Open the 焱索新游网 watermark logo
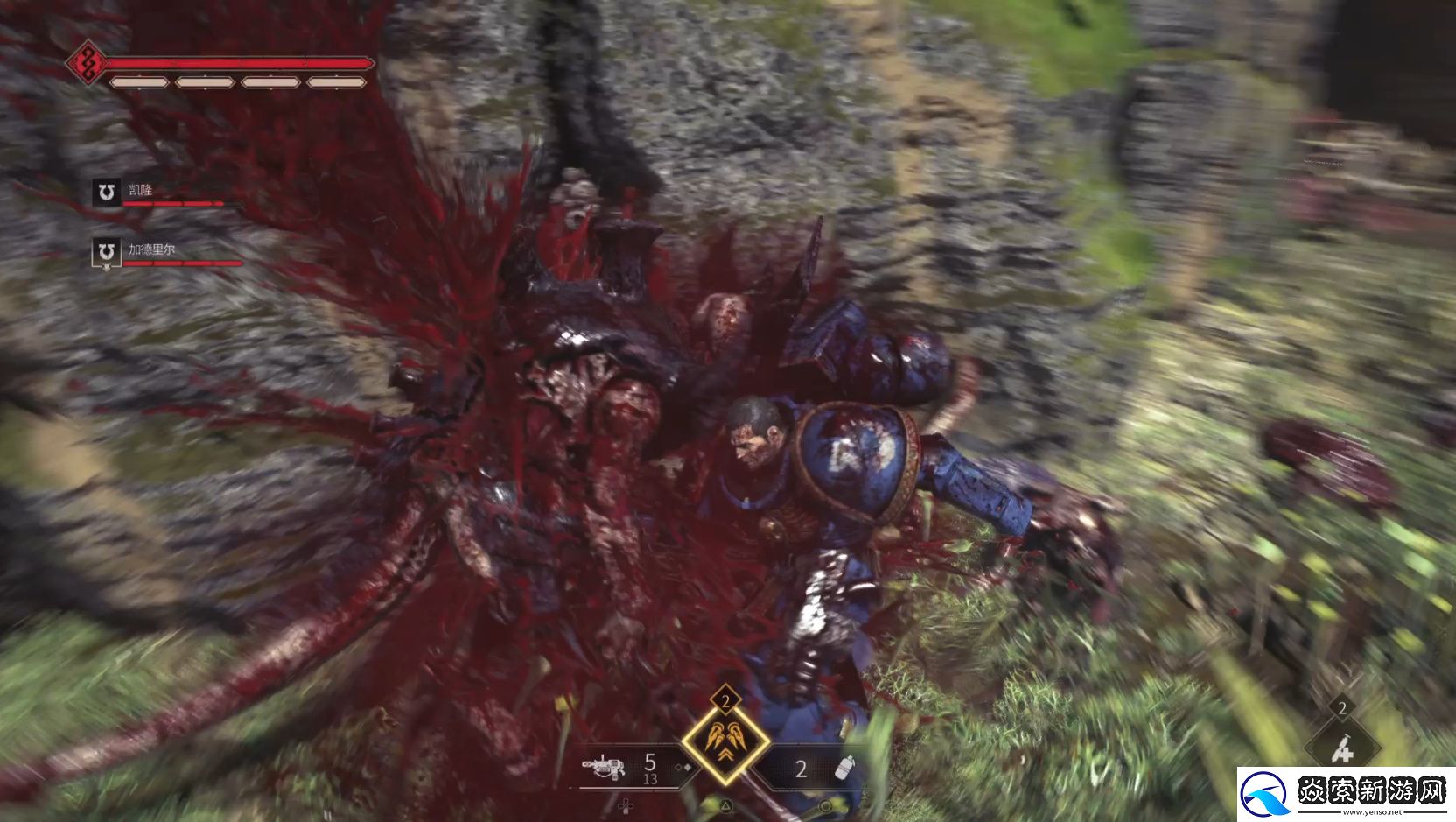1456x822 pixels. (x=1345, y=794)
